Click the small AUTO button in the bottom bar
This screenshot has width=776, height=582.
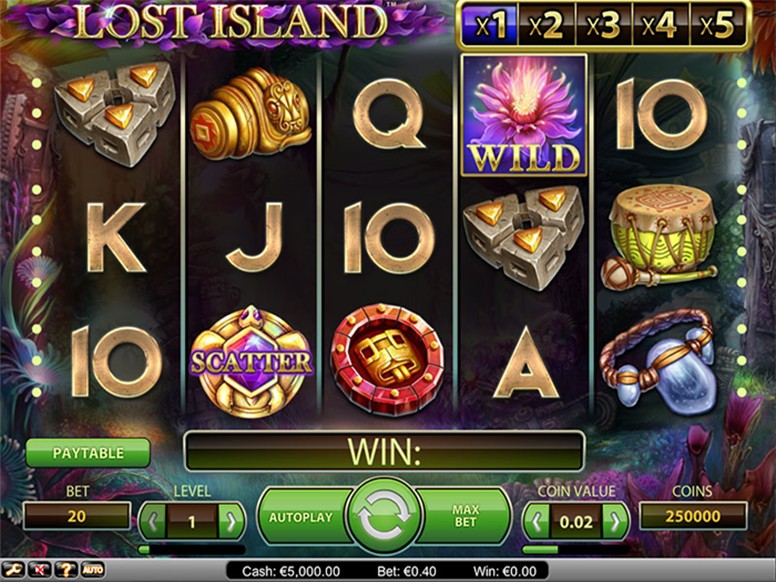92,570
